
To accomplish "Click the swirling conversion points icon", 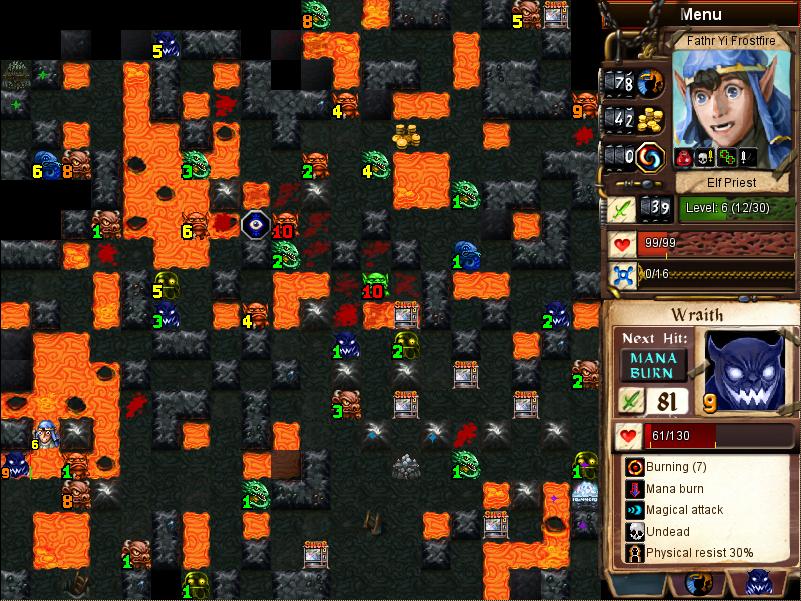I will tap(652, 157).
